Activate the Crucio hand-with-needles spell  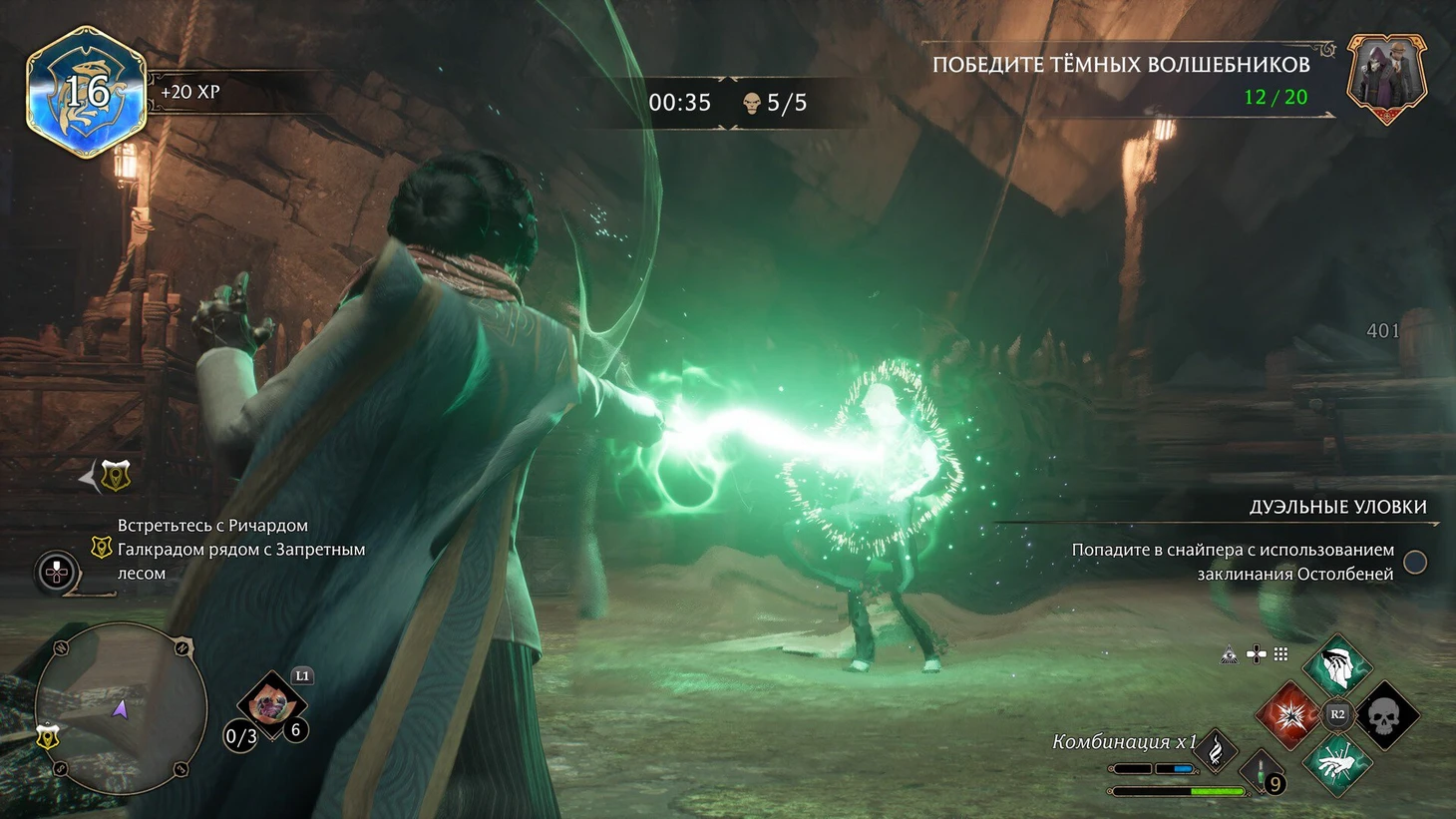point(1337,763)
